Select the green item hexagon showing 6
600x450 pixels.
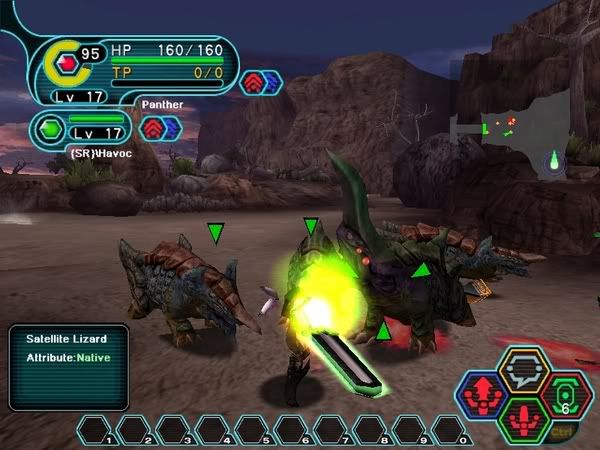[565, 395]
